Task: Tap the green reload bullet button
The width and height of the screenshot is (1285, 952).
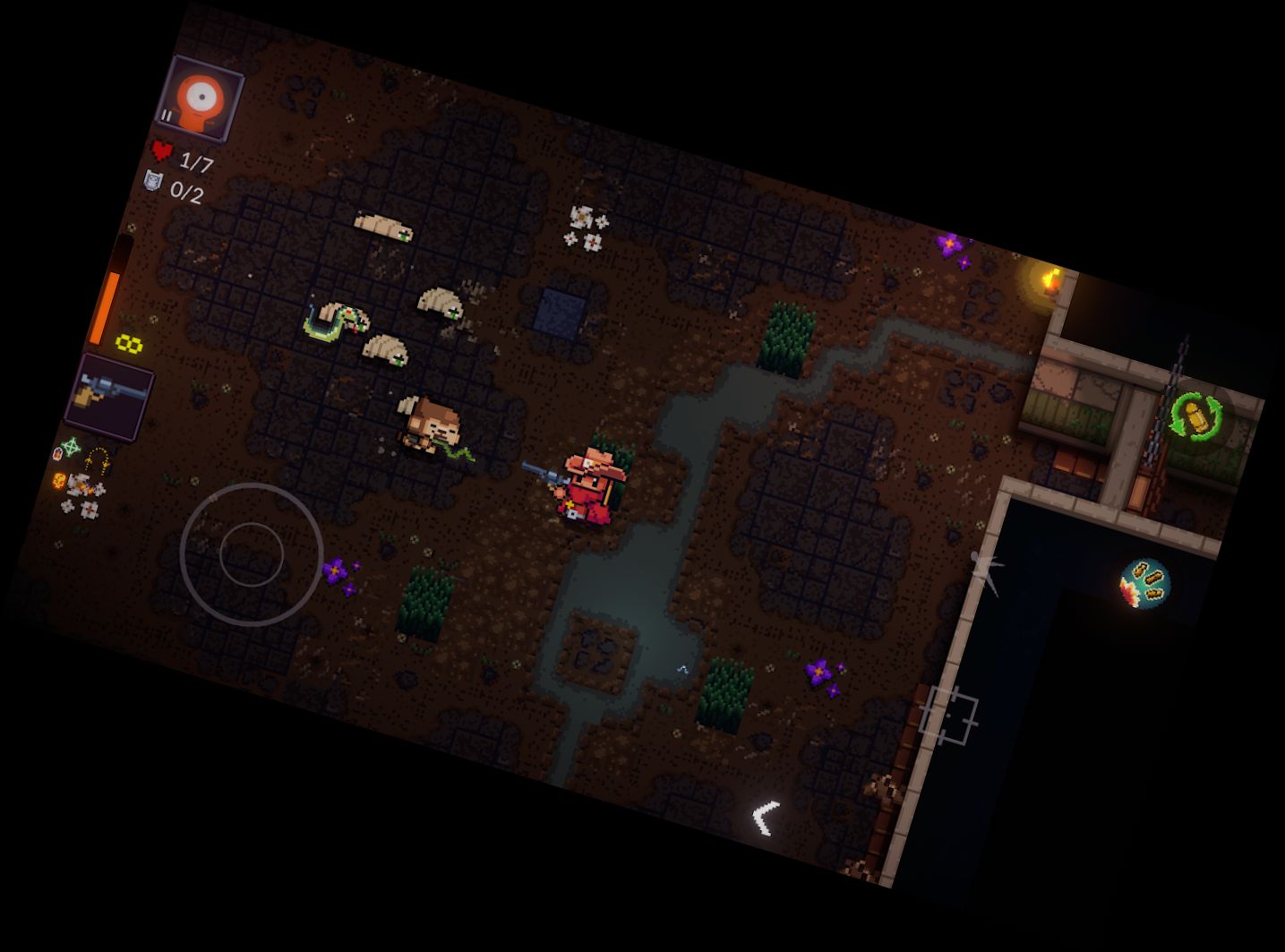Action: [1197, 417]
